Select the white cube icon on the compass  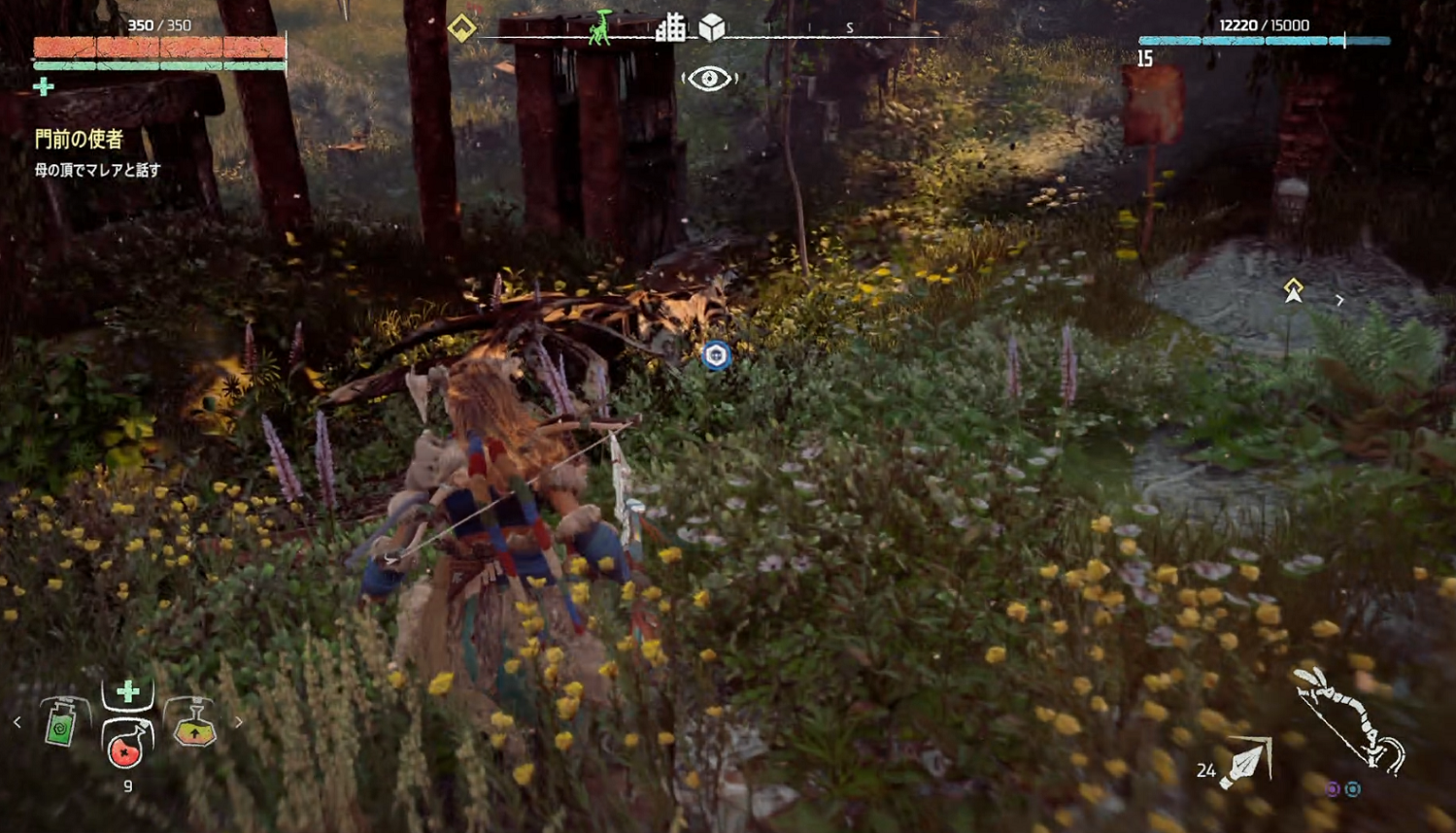[x=712, y=27]
